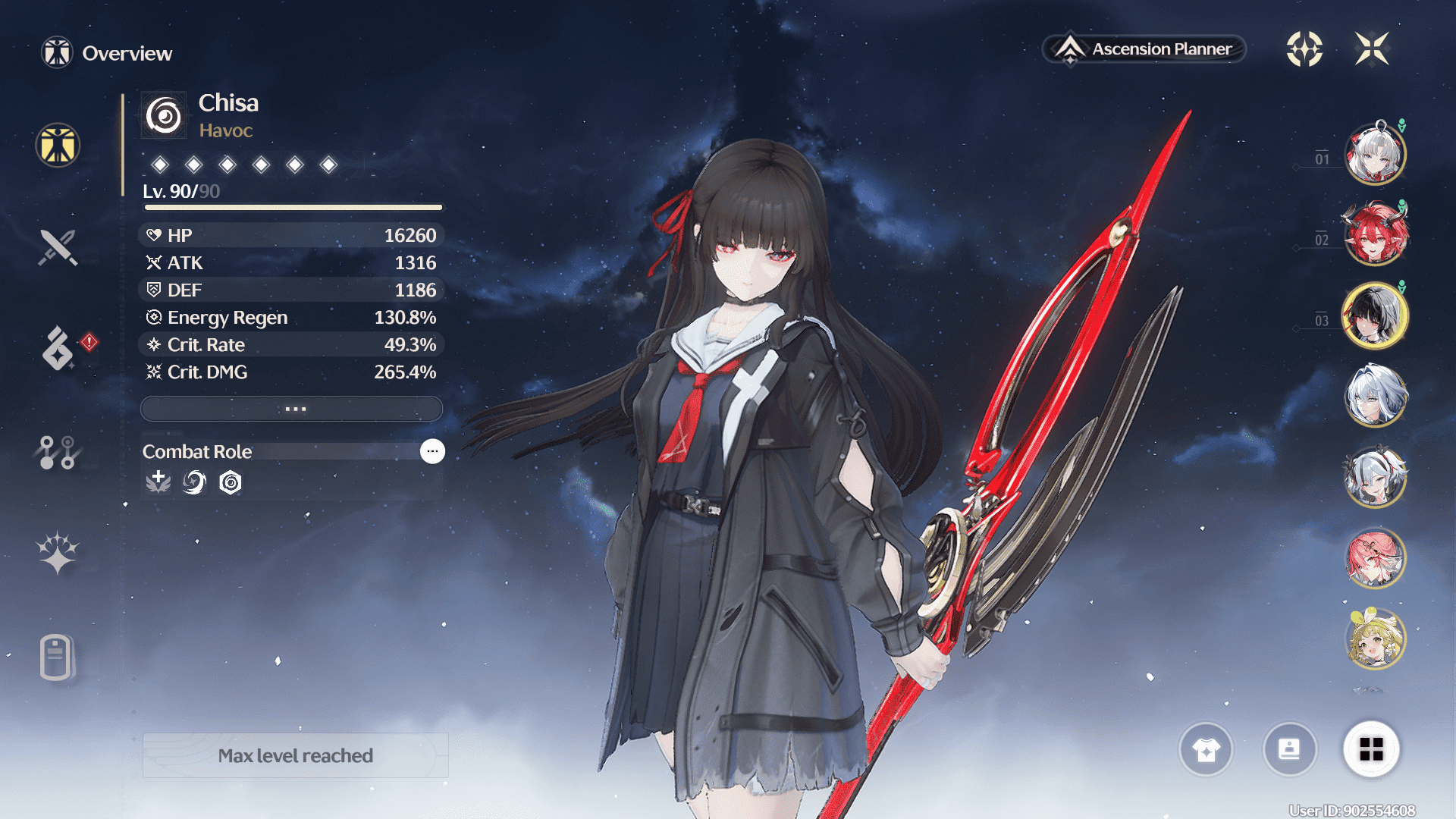The image size is (1456, 819).
Task: Switch to the crossed swords Weapon tab
Action: click(58, 247)
